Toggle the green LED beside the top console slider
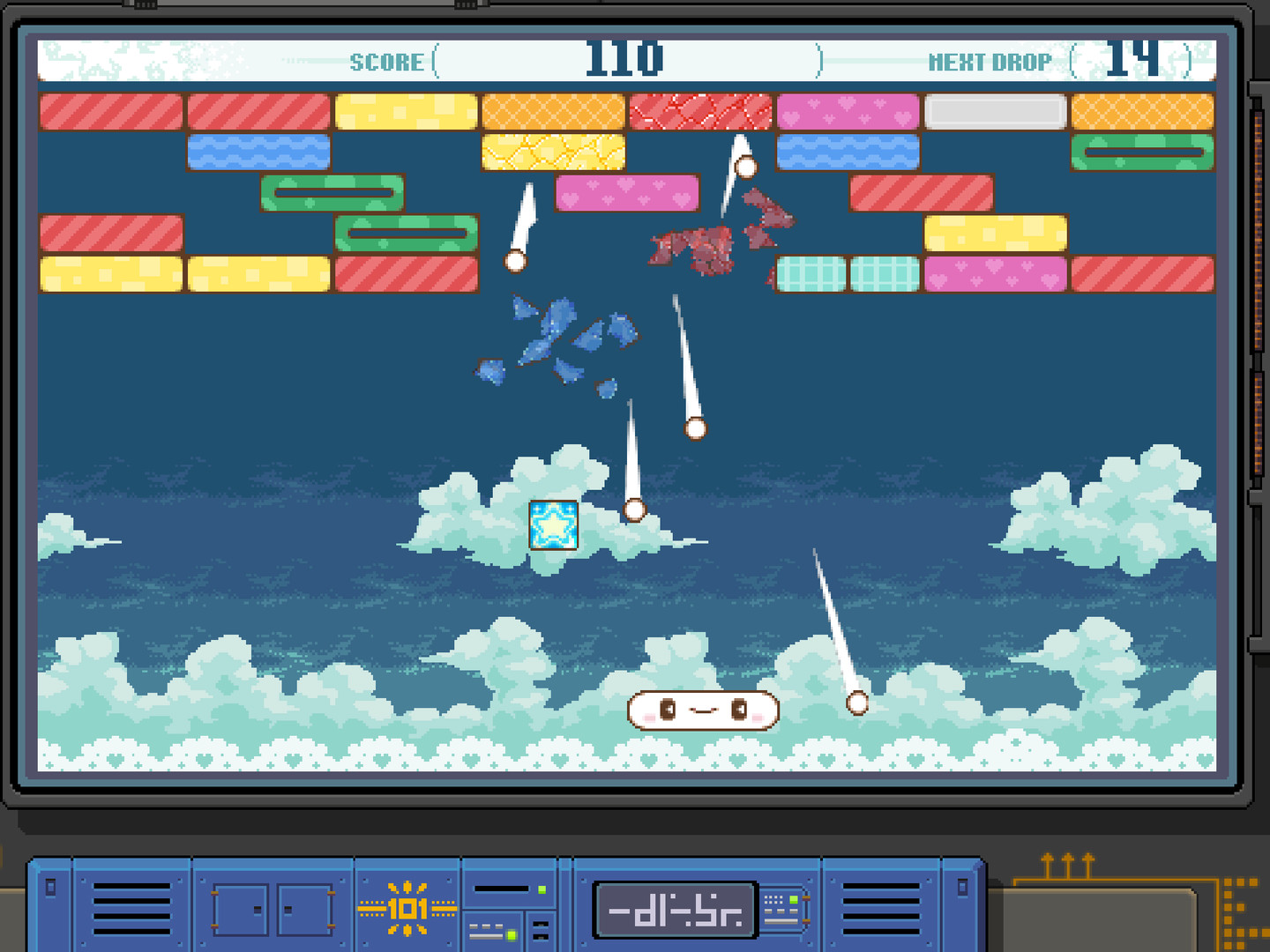This screenshot has width=1270, height=952. click(x=542, y=889)
